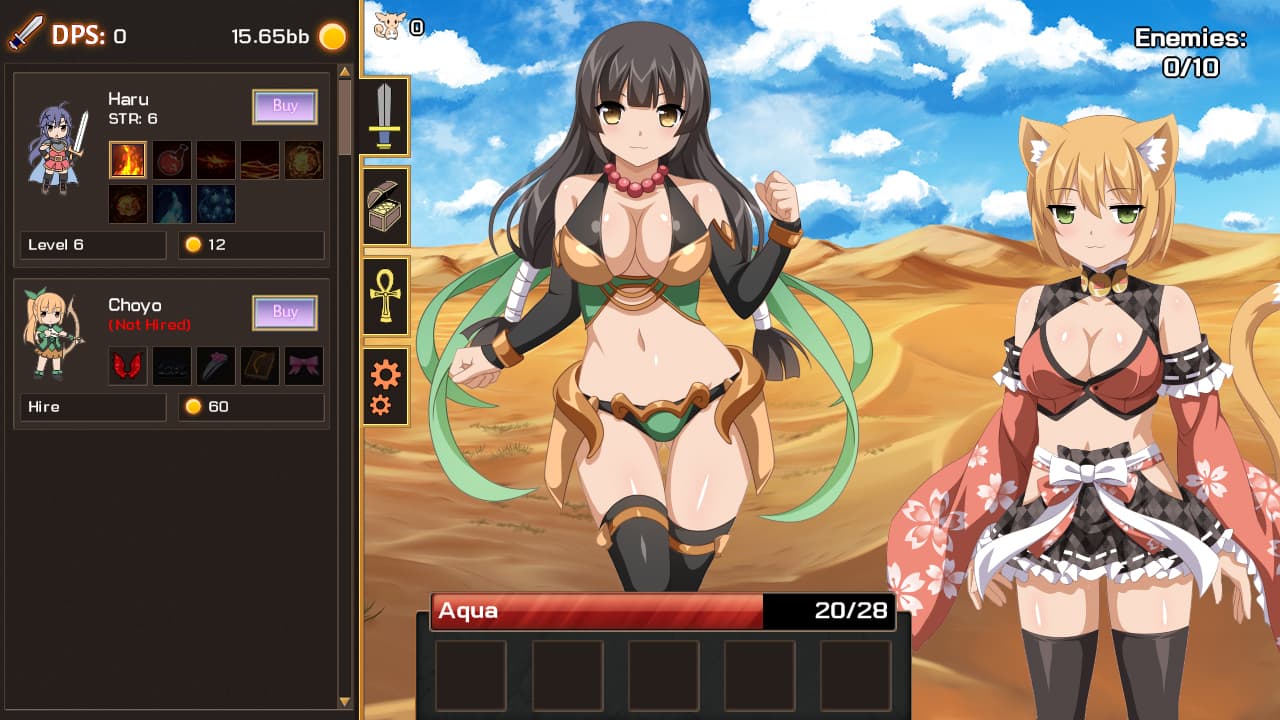Click the gold coin next to 15.65bb
Viewport: 1280px width, 720px height.
click(x=330, y=36)
